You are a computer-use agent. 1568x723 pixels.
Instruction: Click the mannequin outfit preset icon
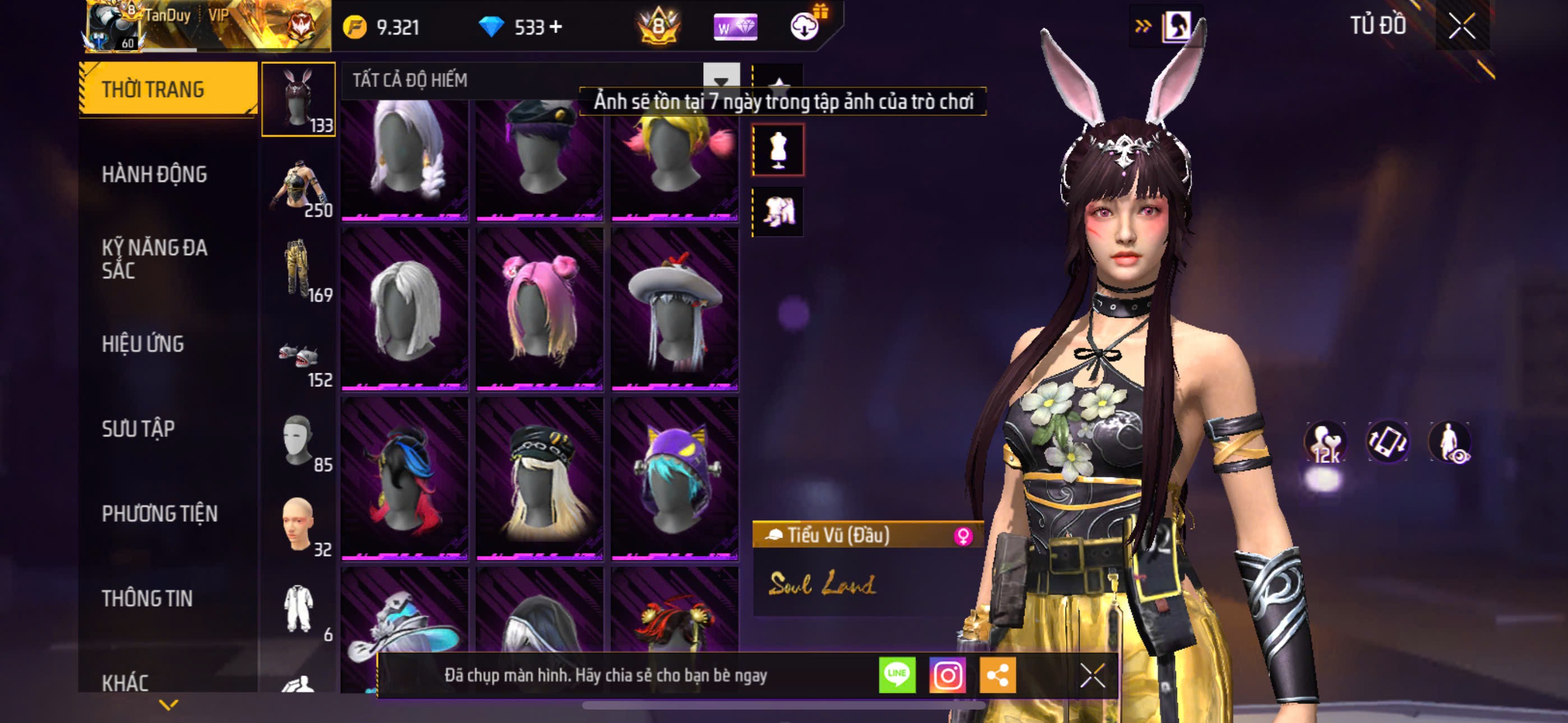point(778,150)
